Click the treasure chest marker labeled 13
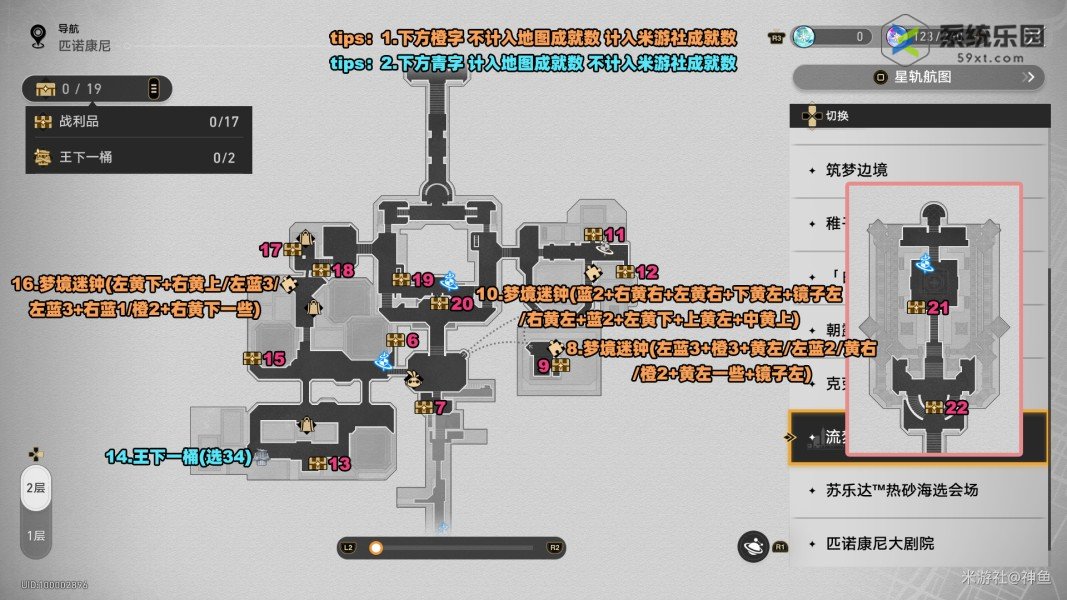This screenshot has height=600, width=1067. coord(318,463)
